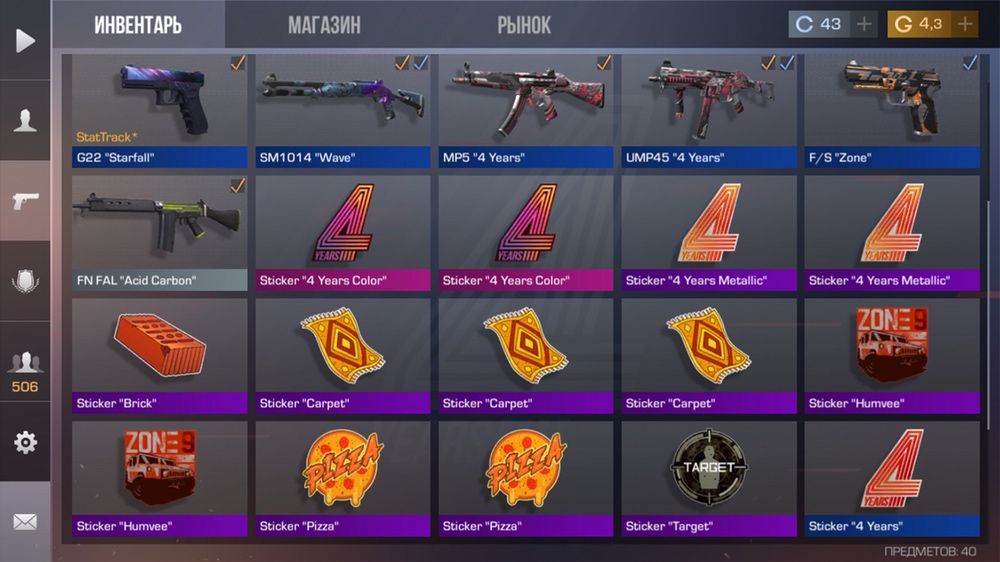Choose the SM1014 "Wave" shotgun

click(x=342, y=110)
